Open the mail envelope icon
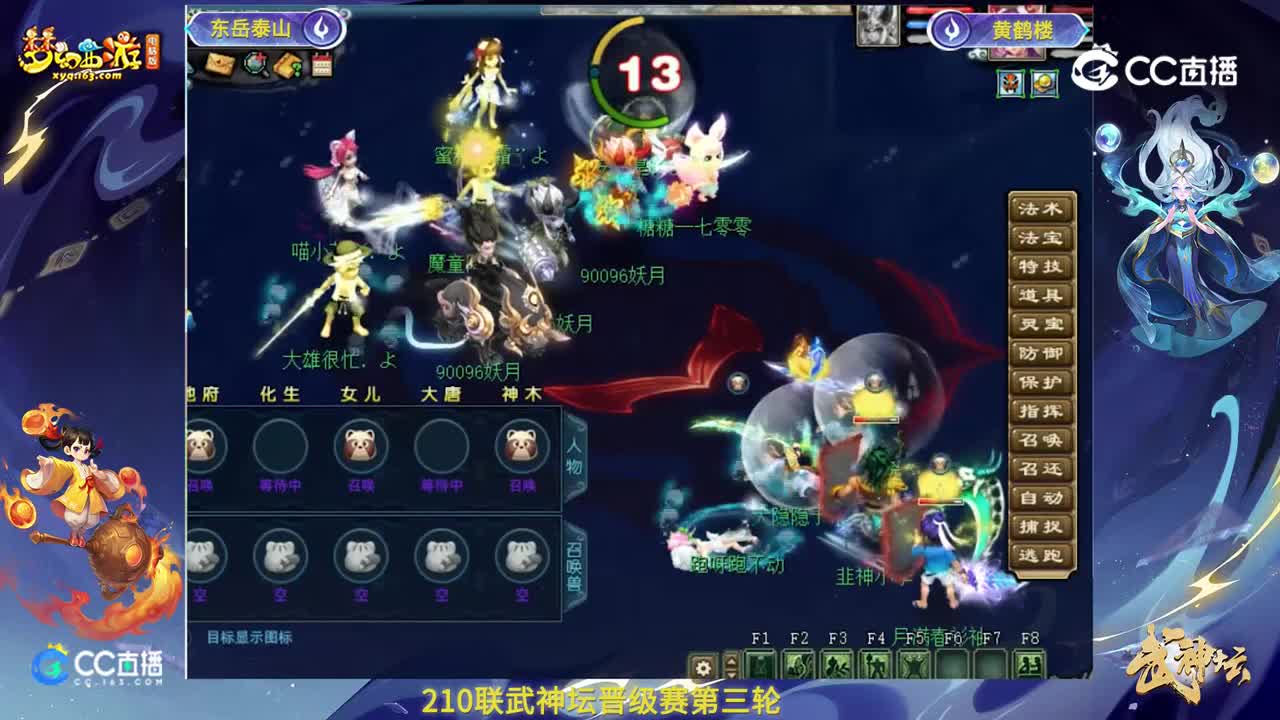Image resolution: width=1280 pixels, height=720 pixels. pyautogui.click(x=220, y=62)
